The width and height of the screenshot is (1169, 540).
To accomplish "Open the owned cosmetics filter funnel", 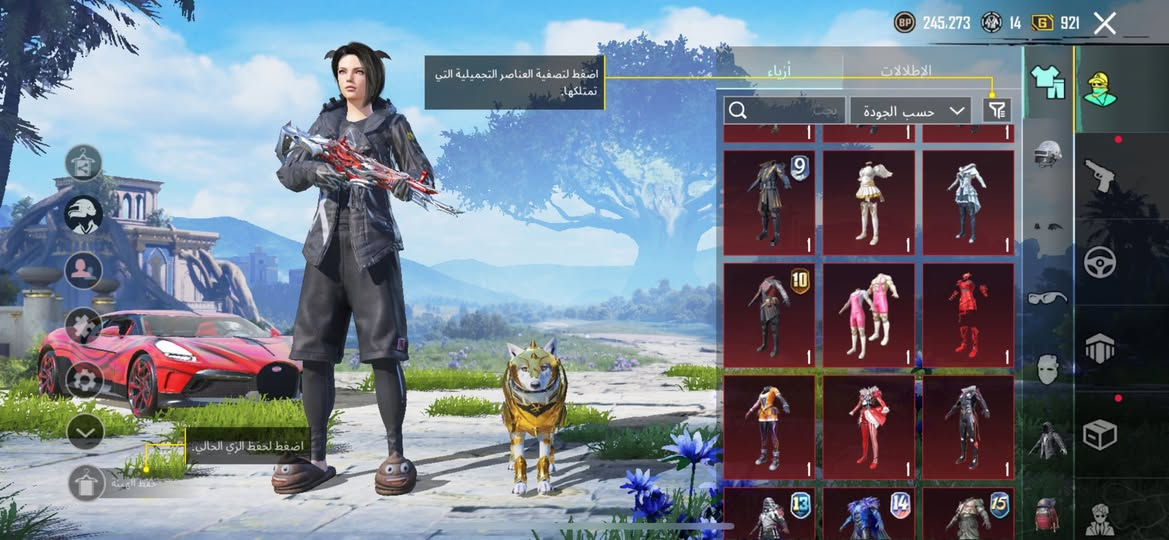I will [x=996, y=111].
